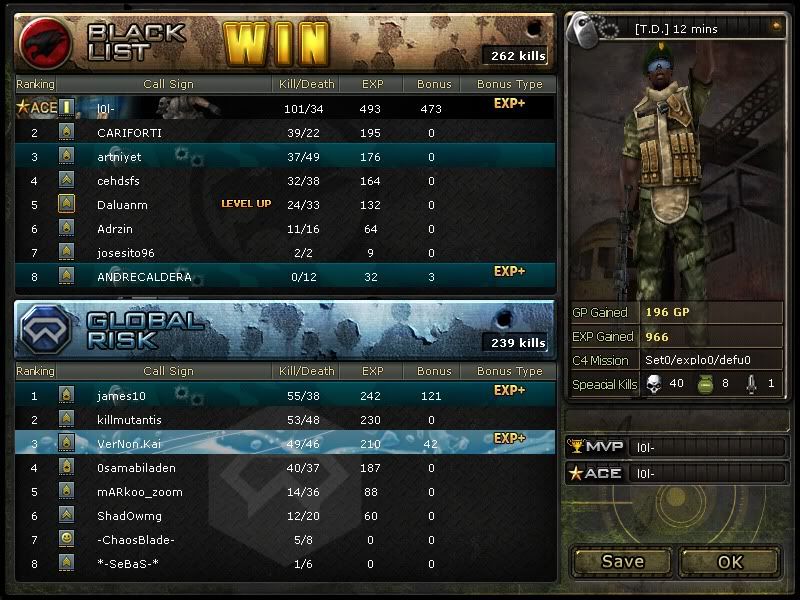Select james10 in Global Risk list
Screen dimensions: 800x600
tap(285, 396)
